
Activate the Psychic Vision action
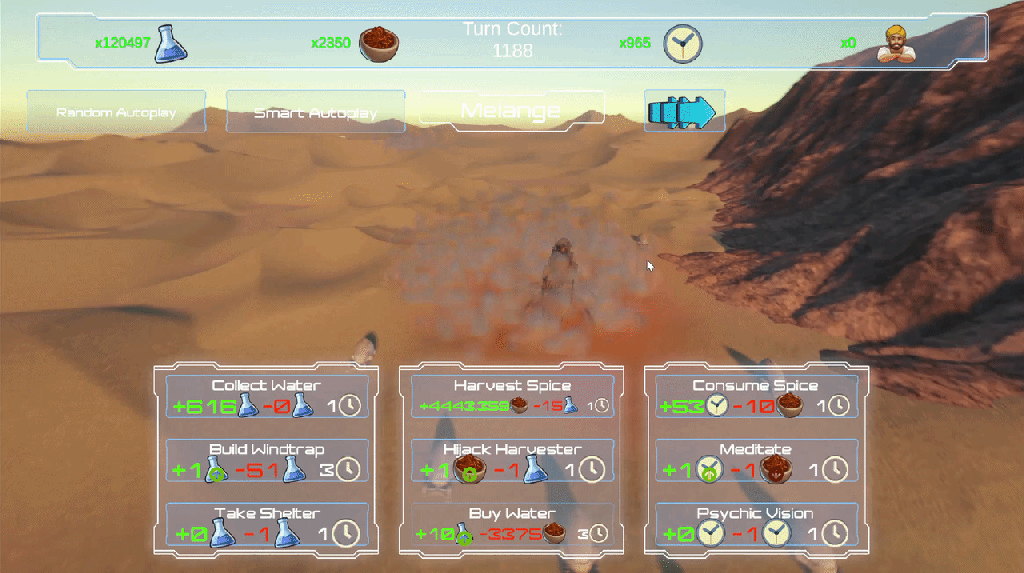pos(756,525)
